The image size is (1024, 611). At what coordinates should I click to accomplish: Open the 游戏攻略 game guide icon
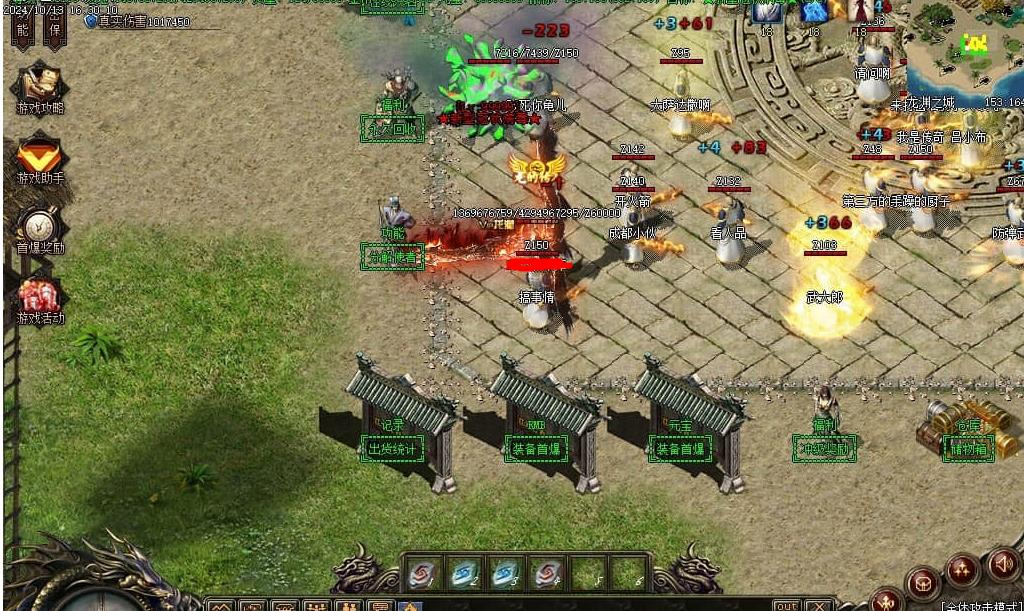click(39, 84)
